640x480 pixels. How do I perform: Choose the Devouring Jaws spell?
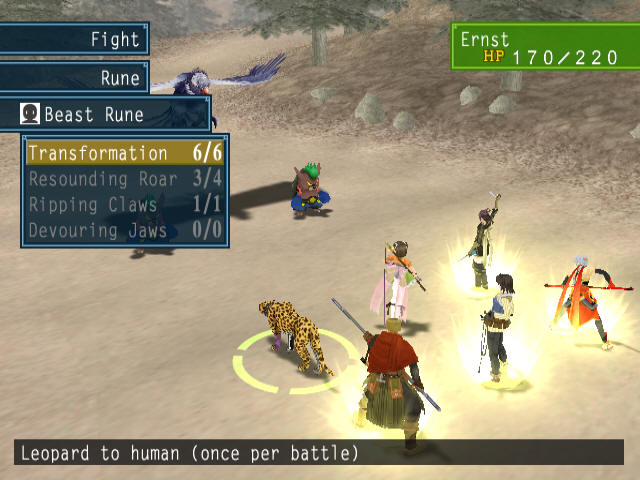click(125, 231)
